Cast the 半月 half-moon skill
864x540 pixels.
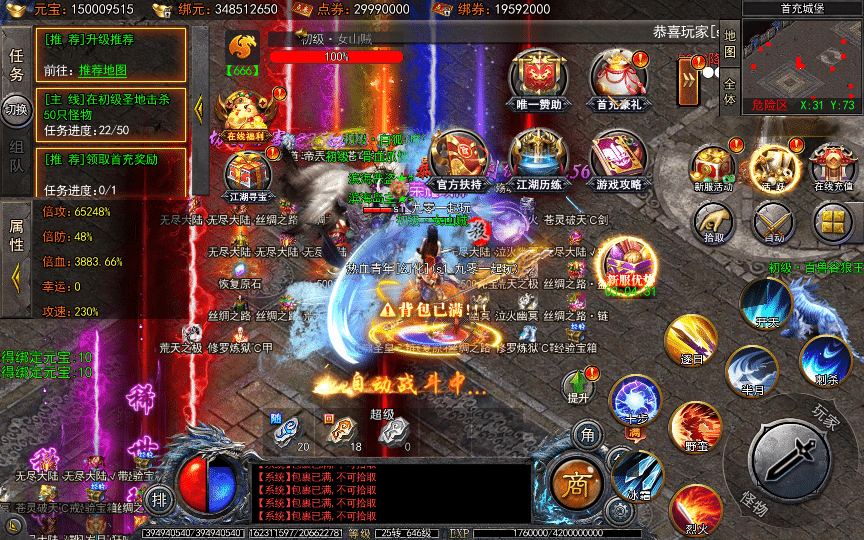(751, 370)
